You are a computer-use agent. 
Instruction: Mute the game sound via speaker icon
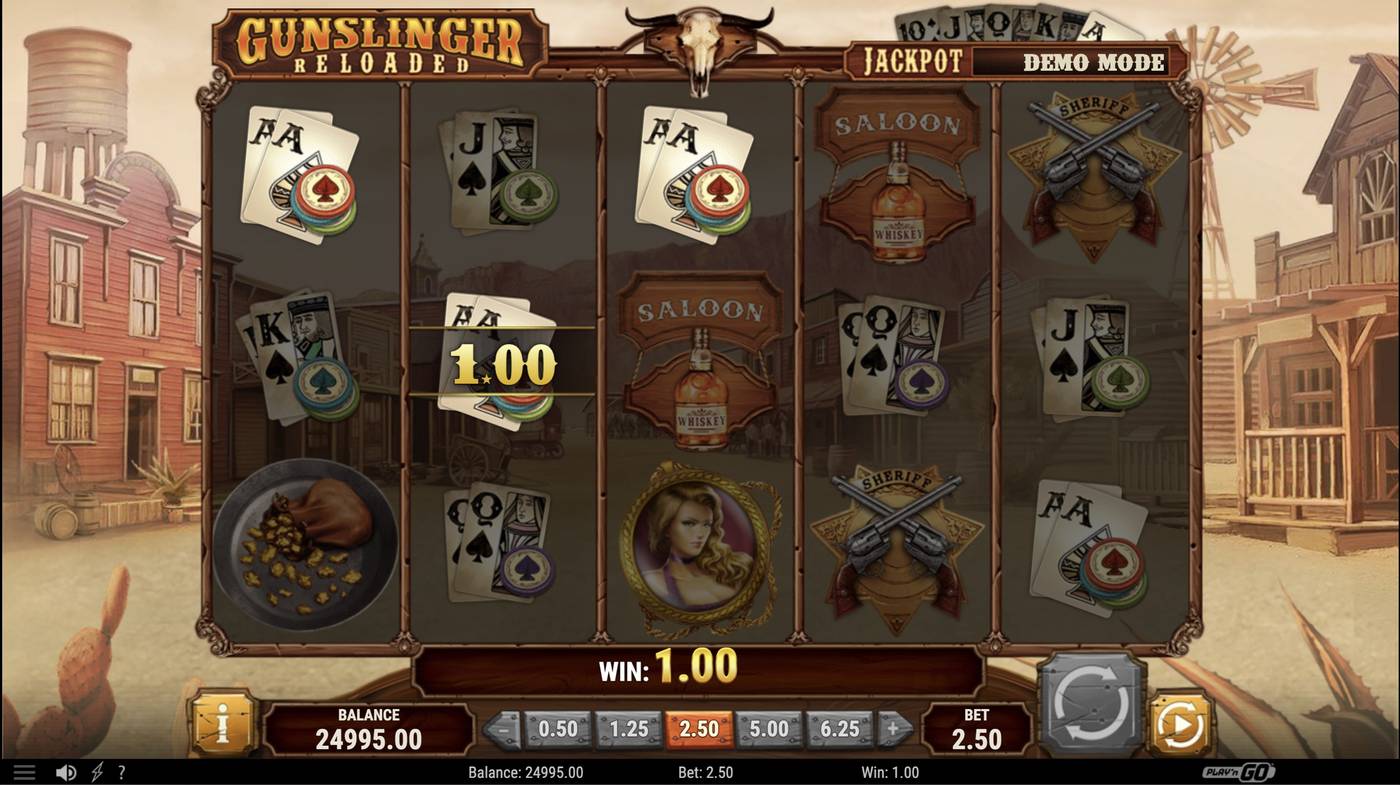coord(64,771)
